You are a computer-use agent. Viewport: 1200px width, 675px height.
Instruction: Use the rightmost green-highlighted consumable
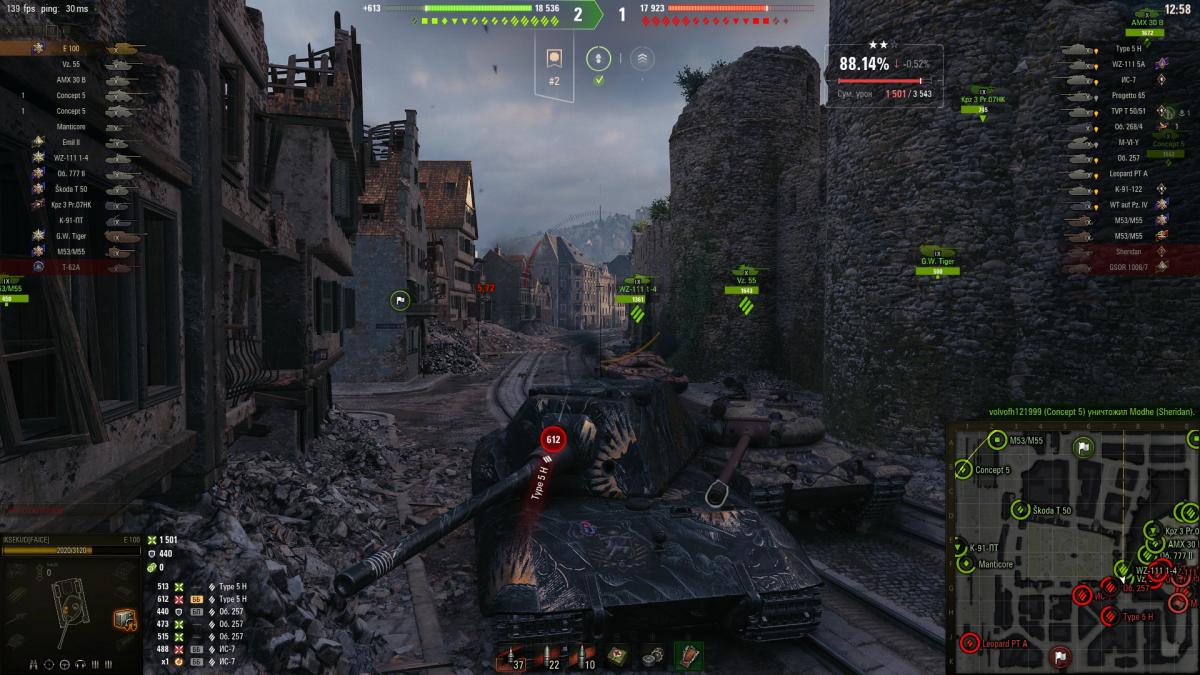tap(688, 656)
